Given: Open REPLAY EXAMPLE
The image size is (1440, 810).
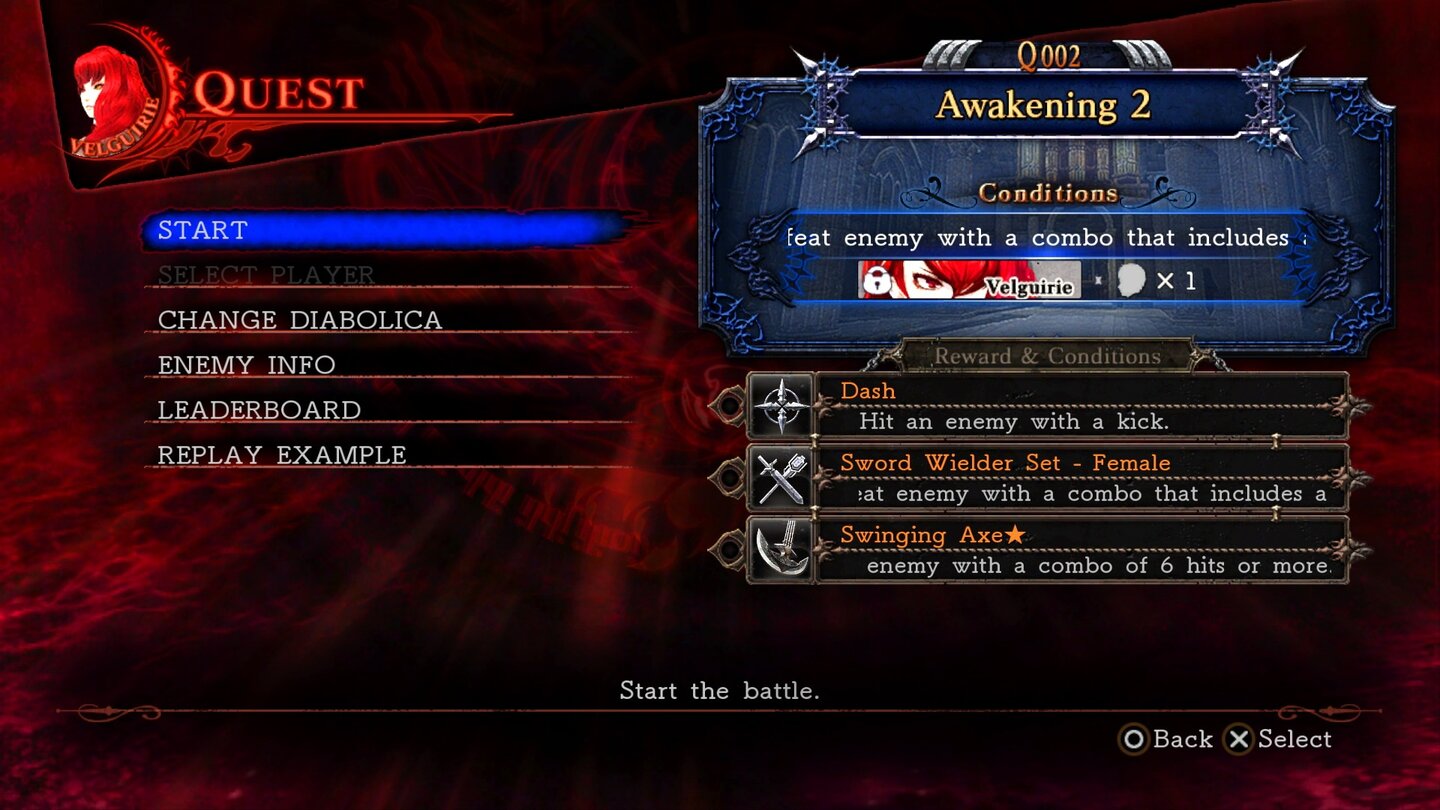Looking at the screenshot, I should click(x=280, y=454).
